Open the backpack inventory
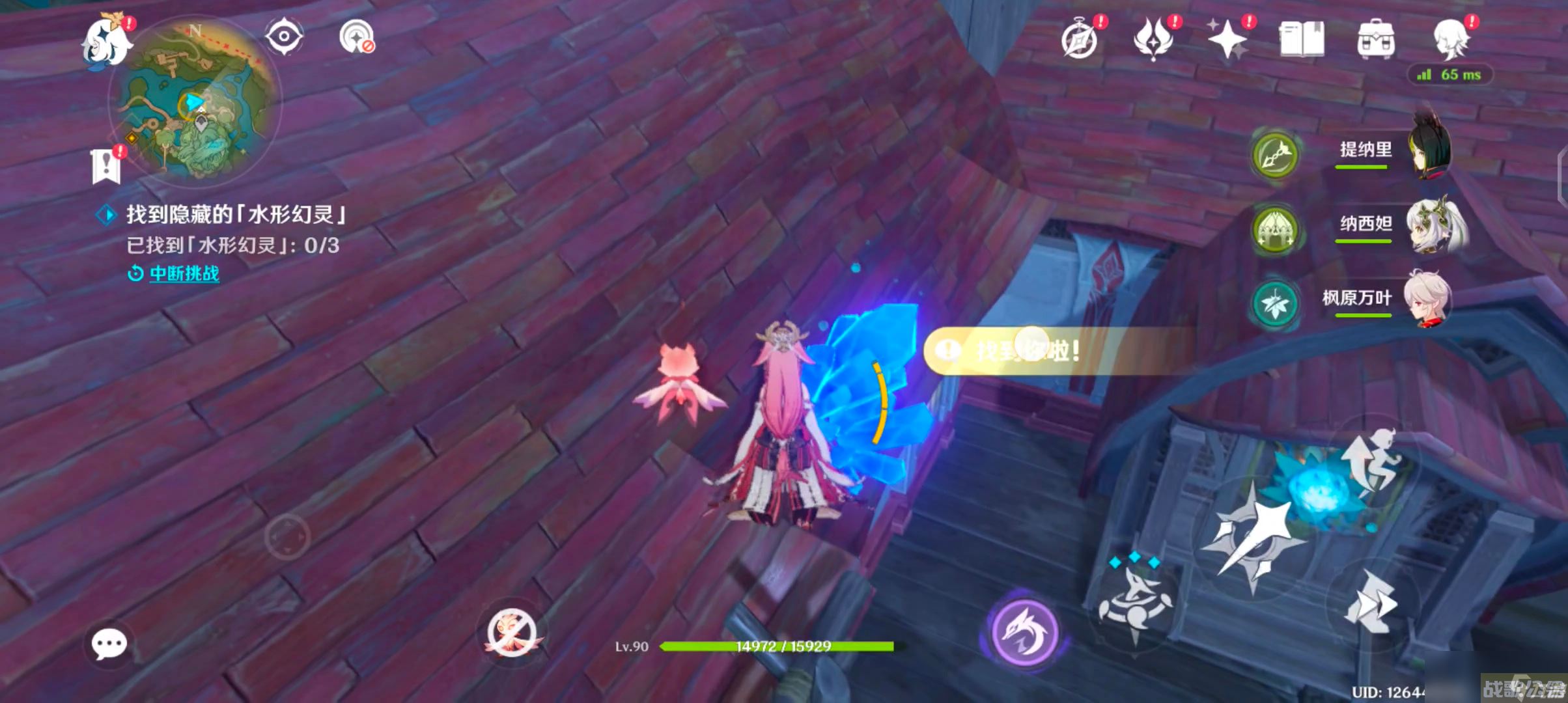This screenshot has width=1568, height=703. click(x=1375, y=40)
